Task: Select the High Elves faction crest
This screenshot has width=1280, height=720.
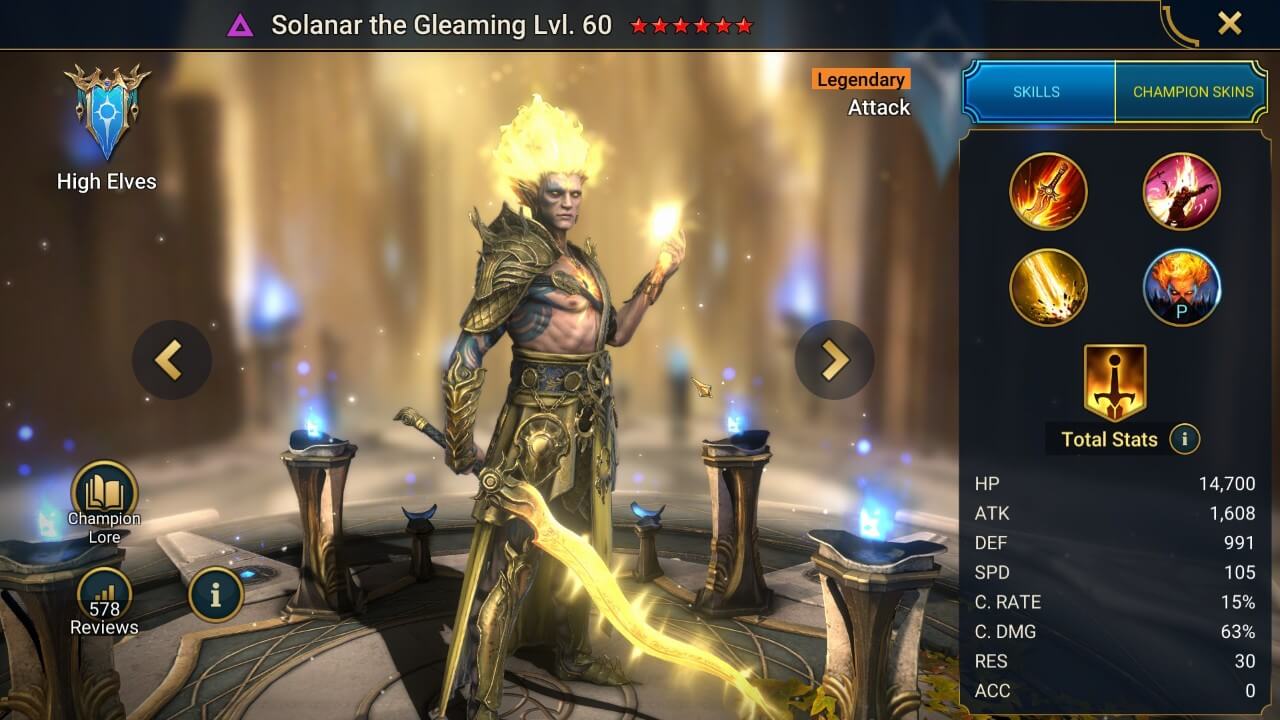Action: coord(106,110)
